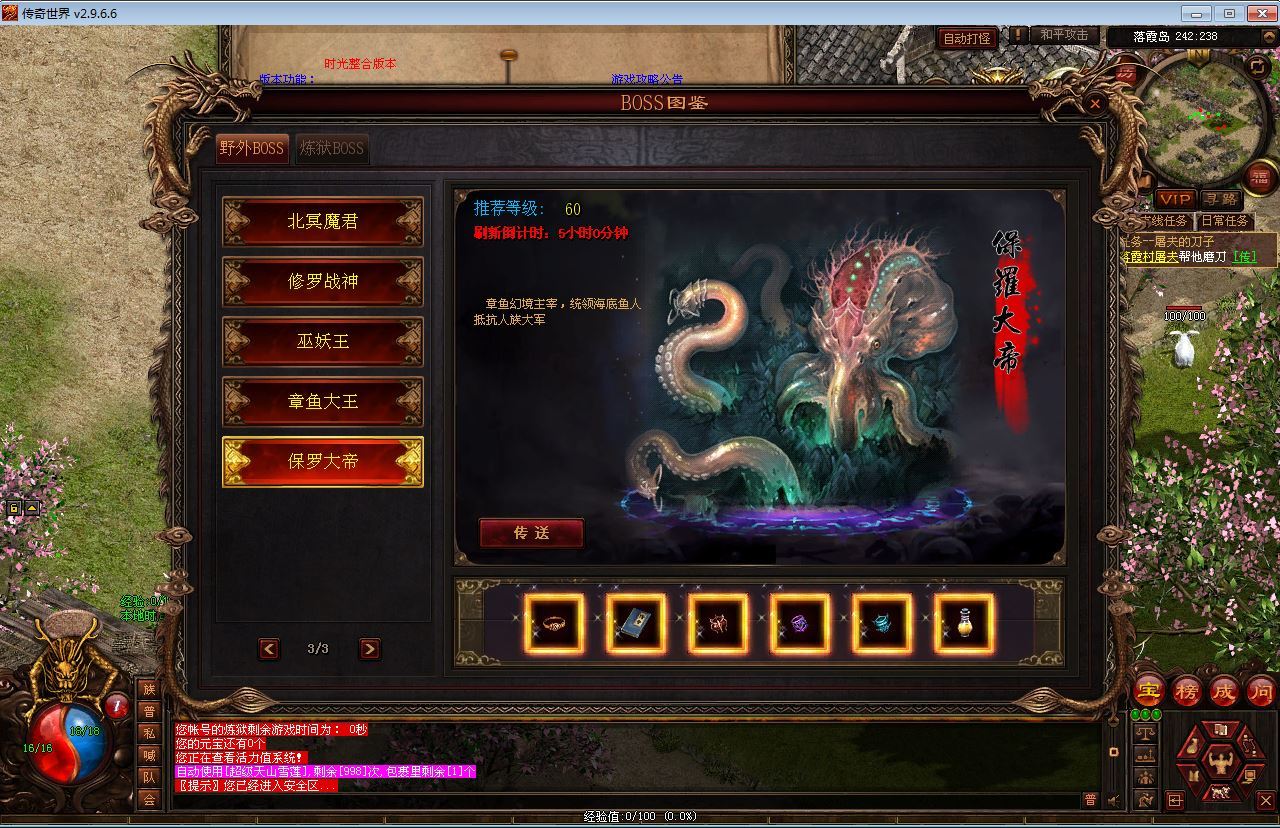This screenshot has height=828, width=1280.
Task: Click the 传送 teleport button
Action: point(532,534)
